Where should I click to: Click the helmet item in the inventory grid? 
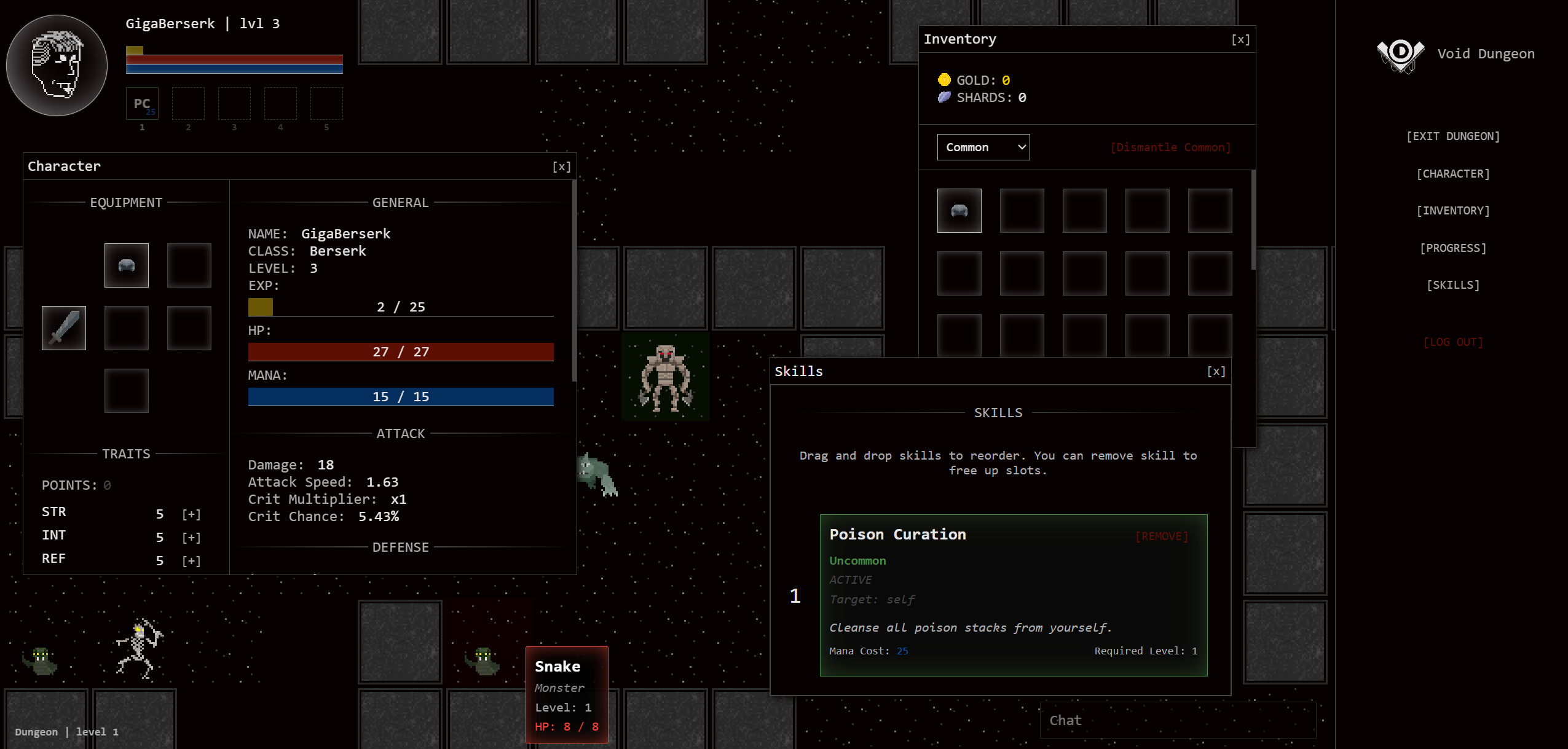click(x=959, y=211)
